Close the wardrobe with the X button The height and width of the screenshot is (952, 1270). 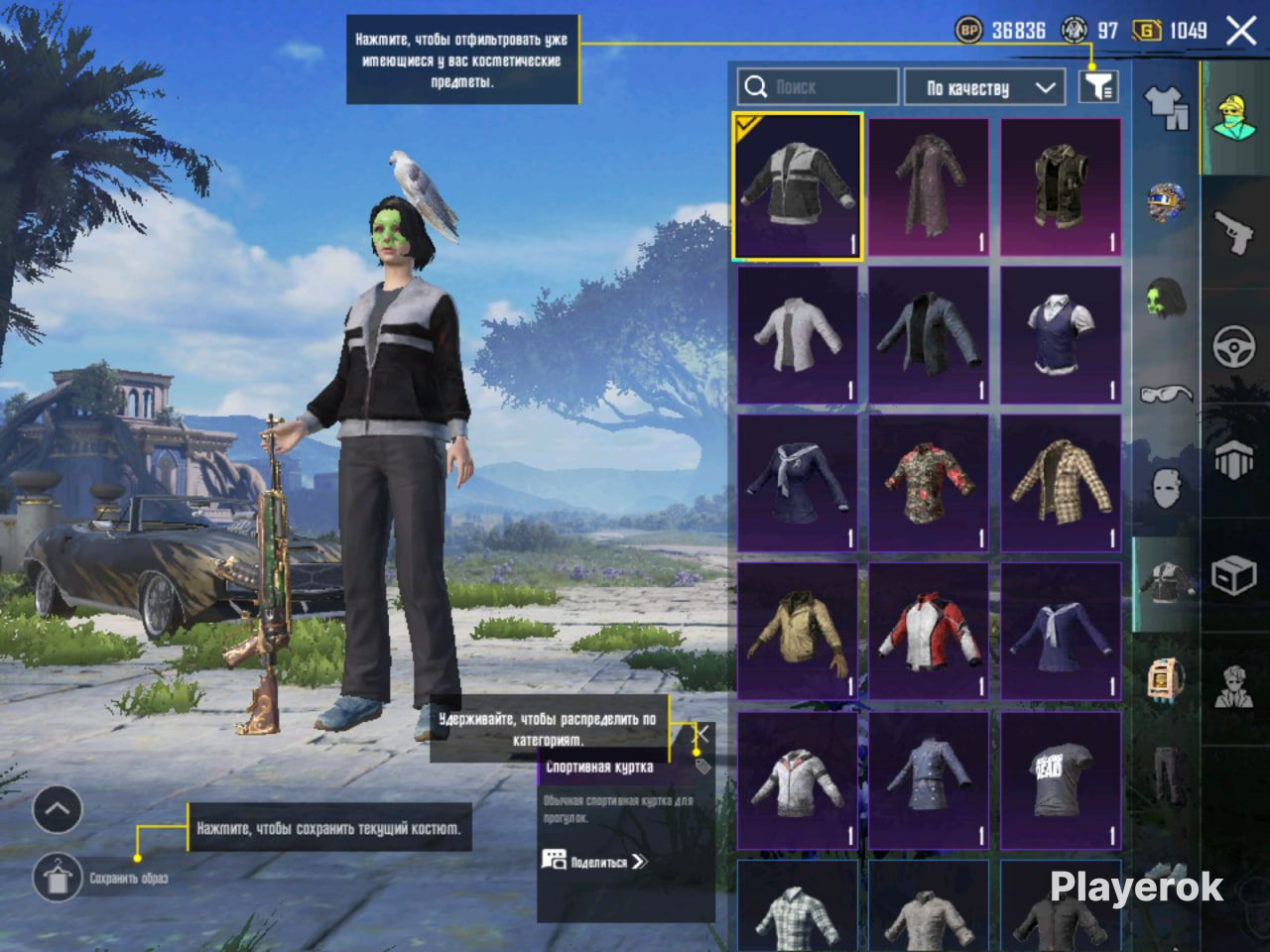coord(1241,31)
